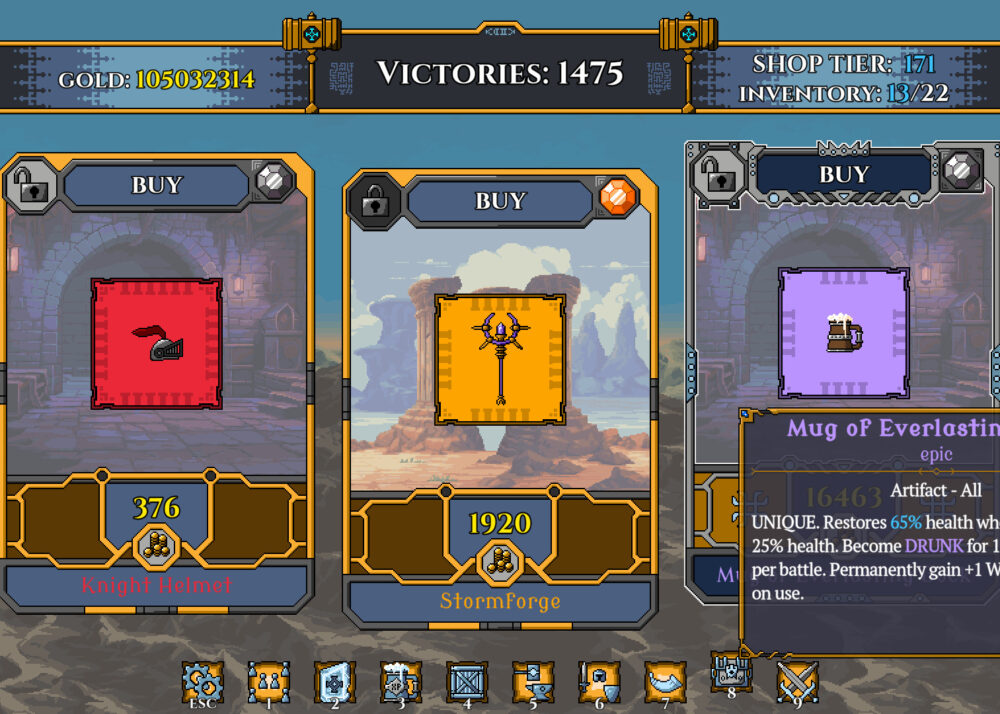Open the two-figures party icon
The width and height of the screenshot is (1000, 714).
(x=268, y=682)
